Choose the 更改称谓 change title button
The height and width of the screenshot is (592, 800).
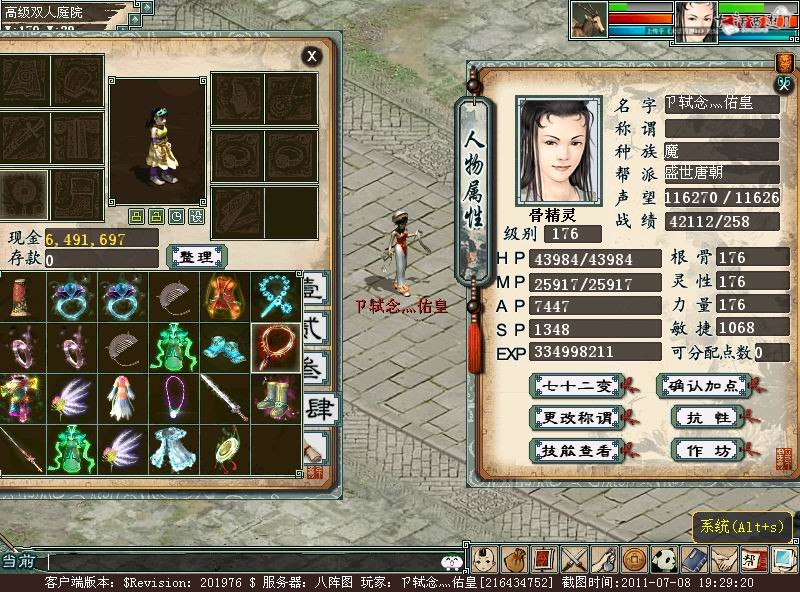point(575,417)
